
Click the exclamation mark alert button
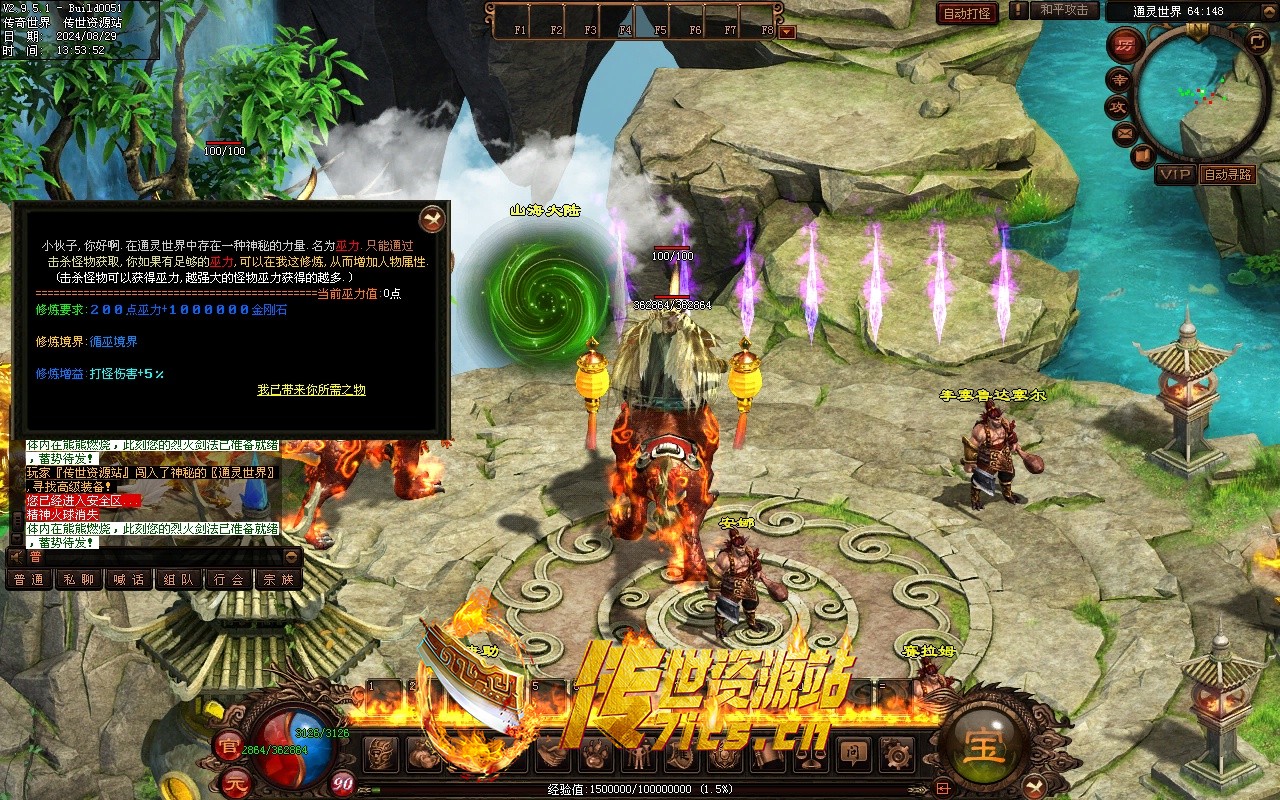click(x=1018, y=11)
